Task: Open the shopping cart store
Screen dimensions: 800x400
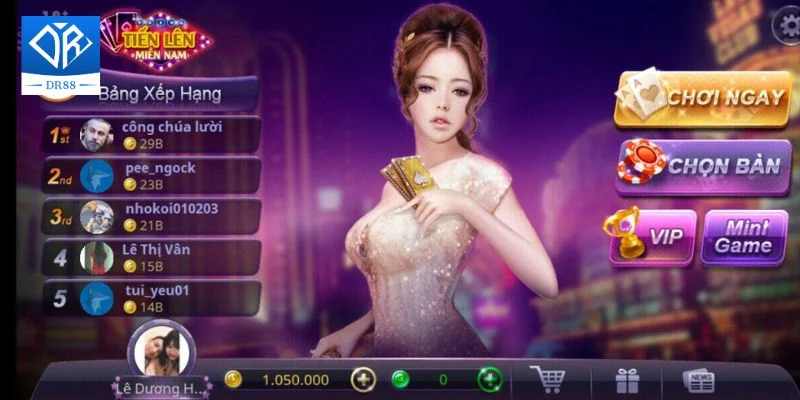Action: [x=547, y=380]
